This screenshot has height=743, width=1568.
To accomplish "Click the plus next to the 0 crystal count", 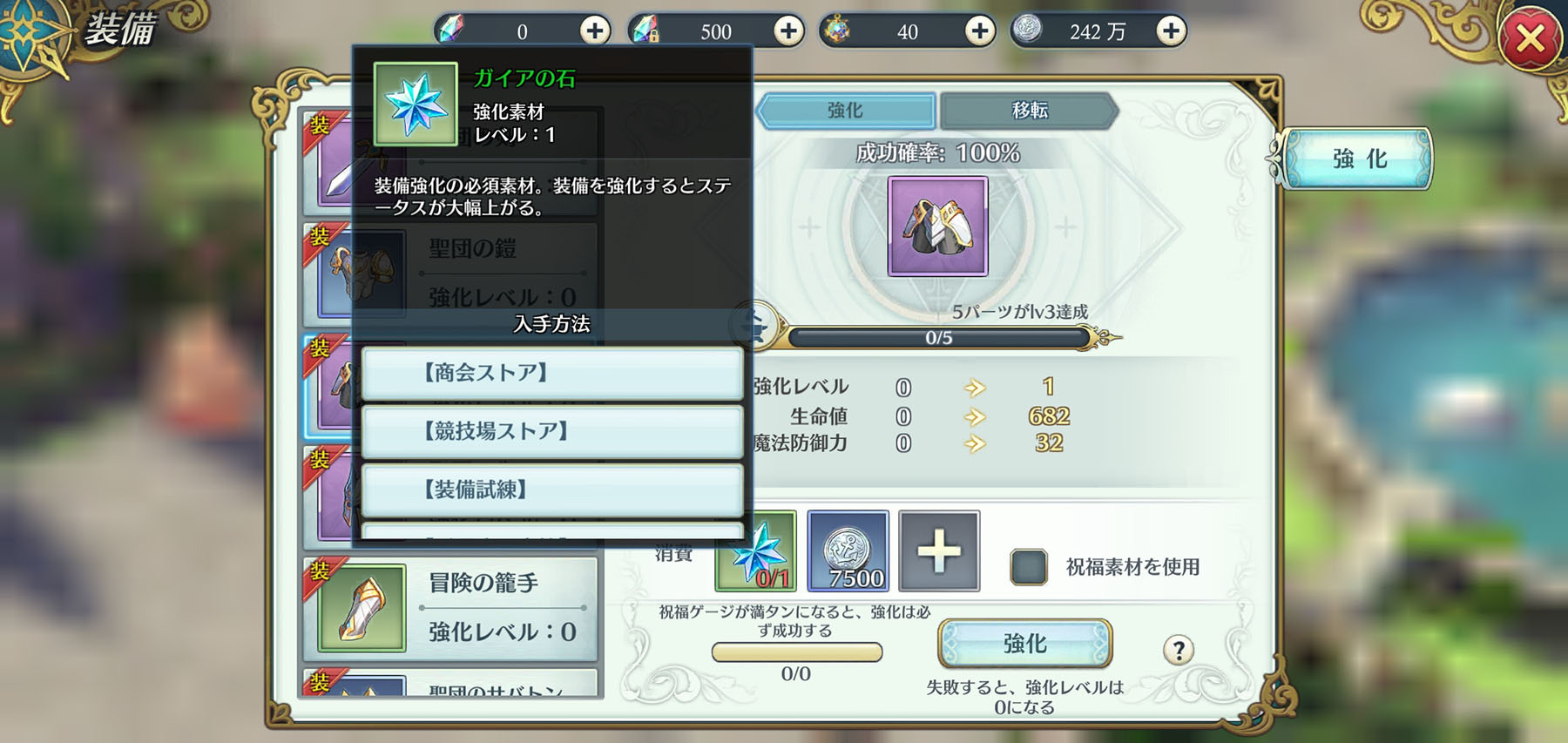I will tap(594, 30).
